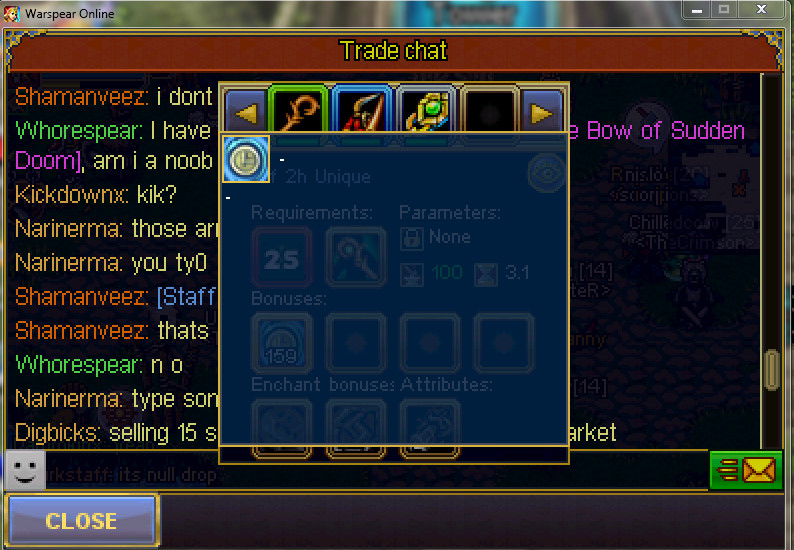Show the previous item with left arrow

[x=243, y=113]
